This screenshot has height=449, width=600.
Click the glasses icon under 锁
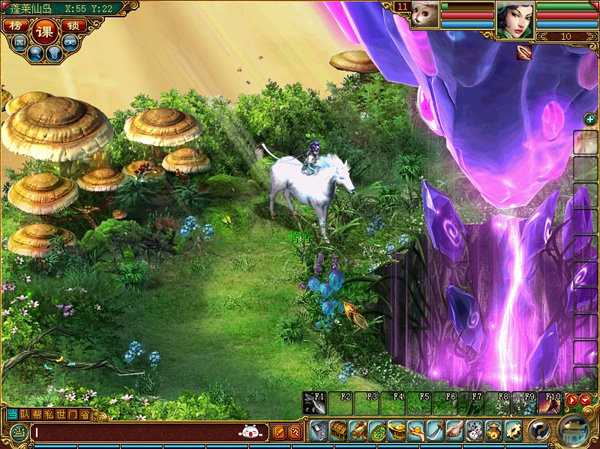pyautogui.click(x=70, y=43)
